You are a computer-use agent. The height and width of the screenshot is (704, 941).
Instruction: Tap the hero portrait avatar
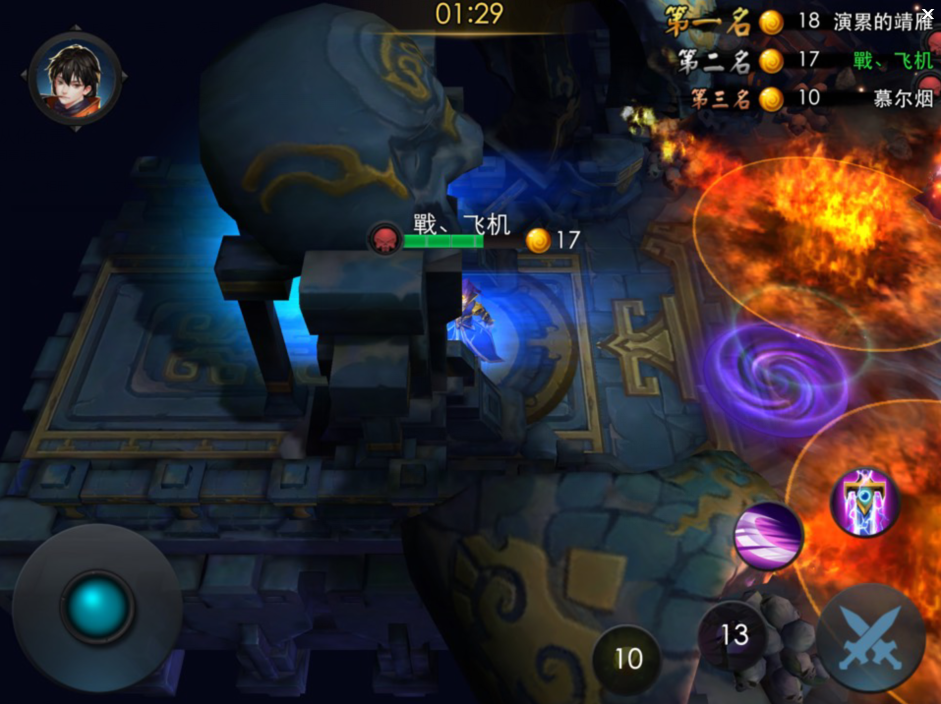point(75,78)
